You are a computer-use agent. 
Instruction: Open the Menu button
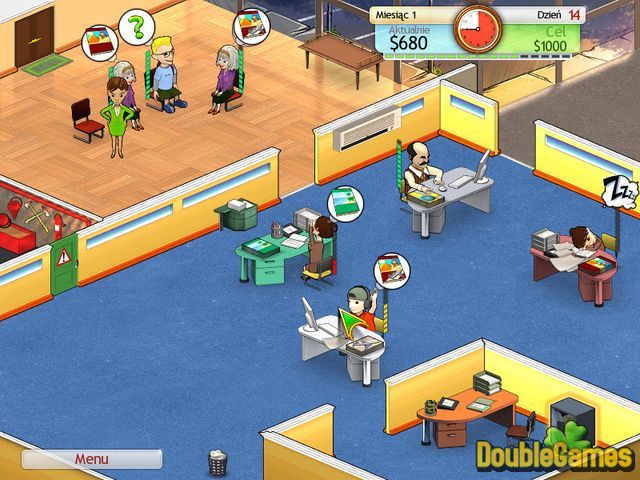click(92, 459)
